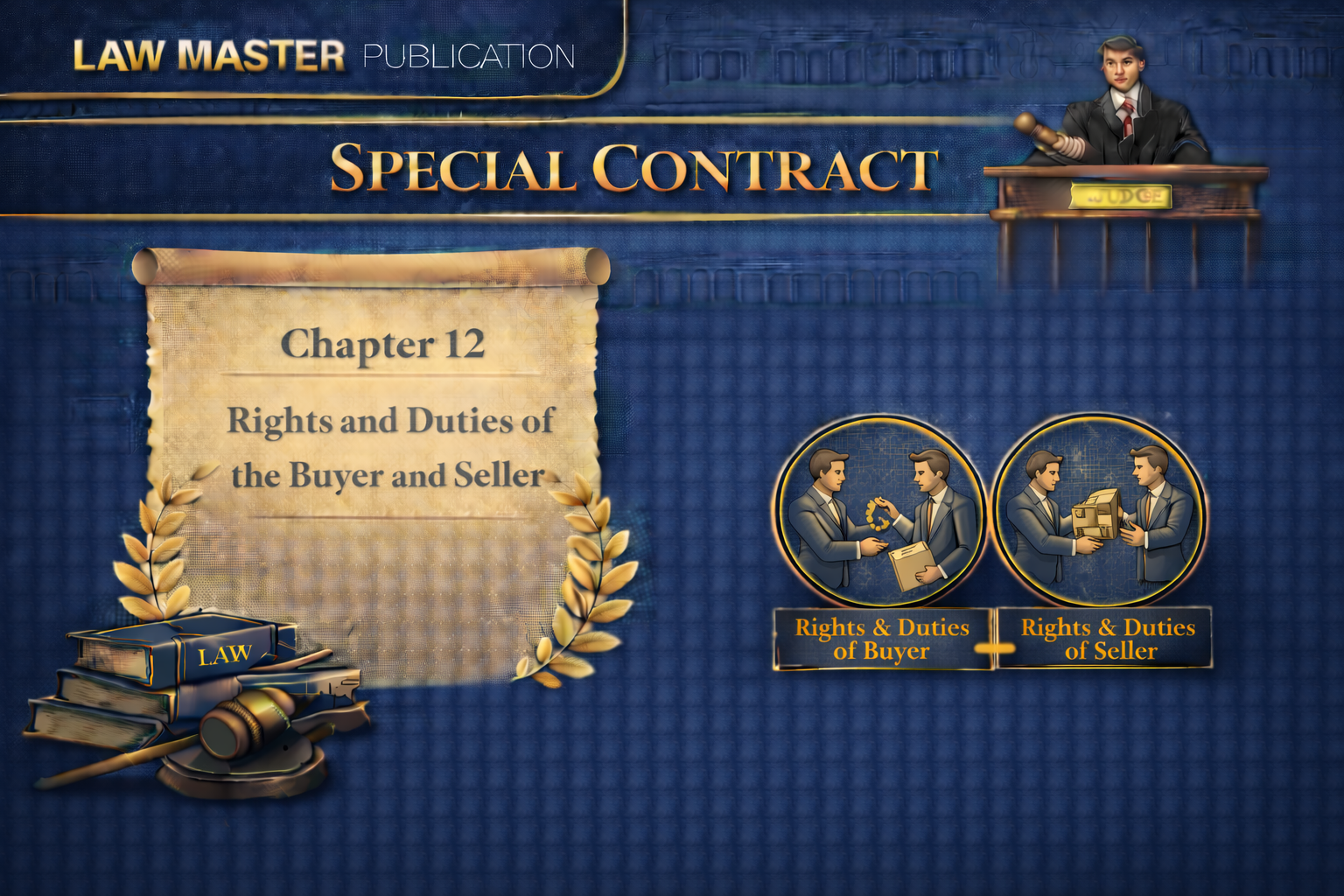Open the Rights & Duties of Seller topic
Viewport: 1344px width, 896px height.
[x=1107, y=639]
